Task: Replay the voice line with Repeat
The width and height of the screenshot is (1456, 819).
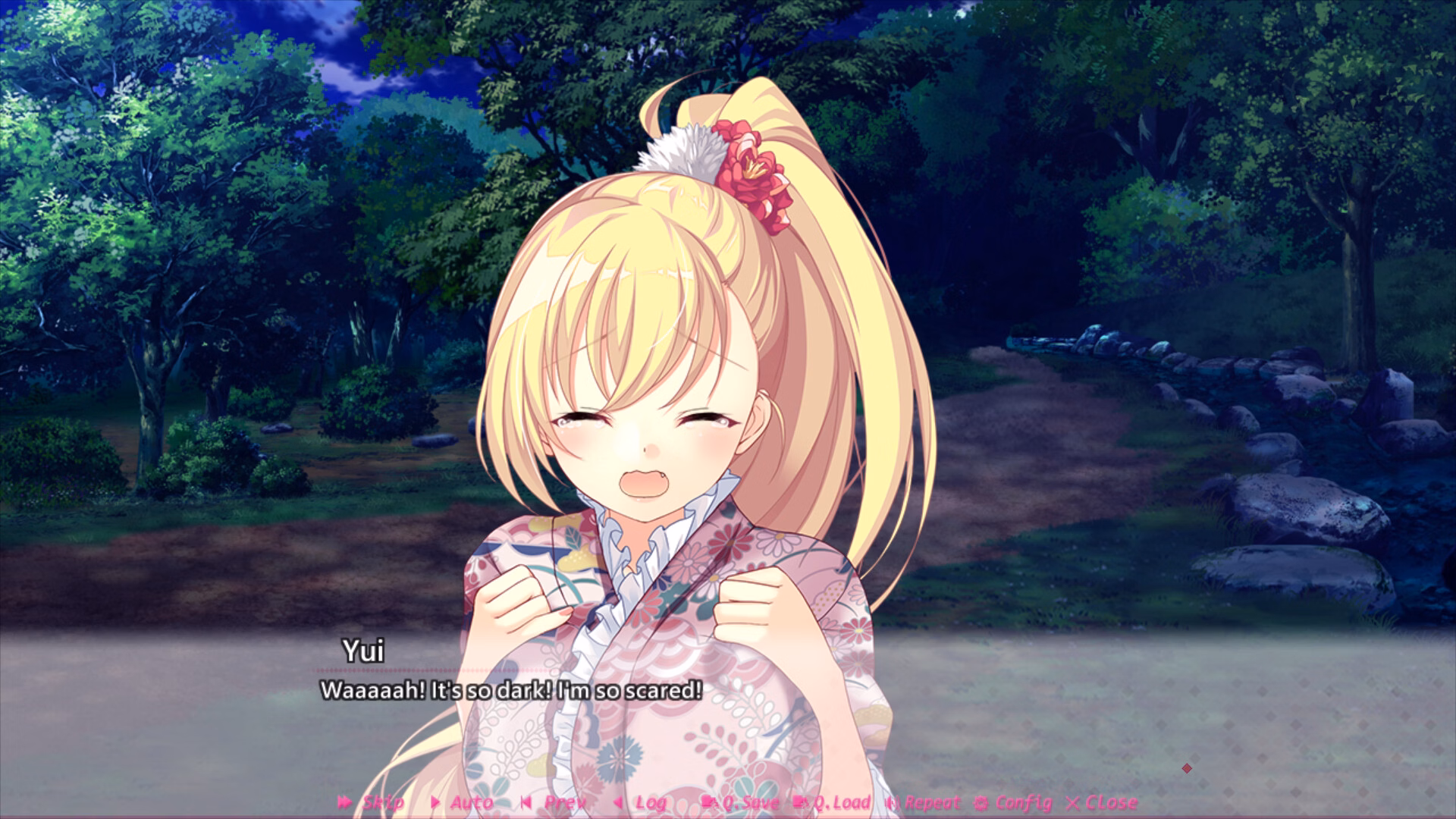Action: click(923, 802)
